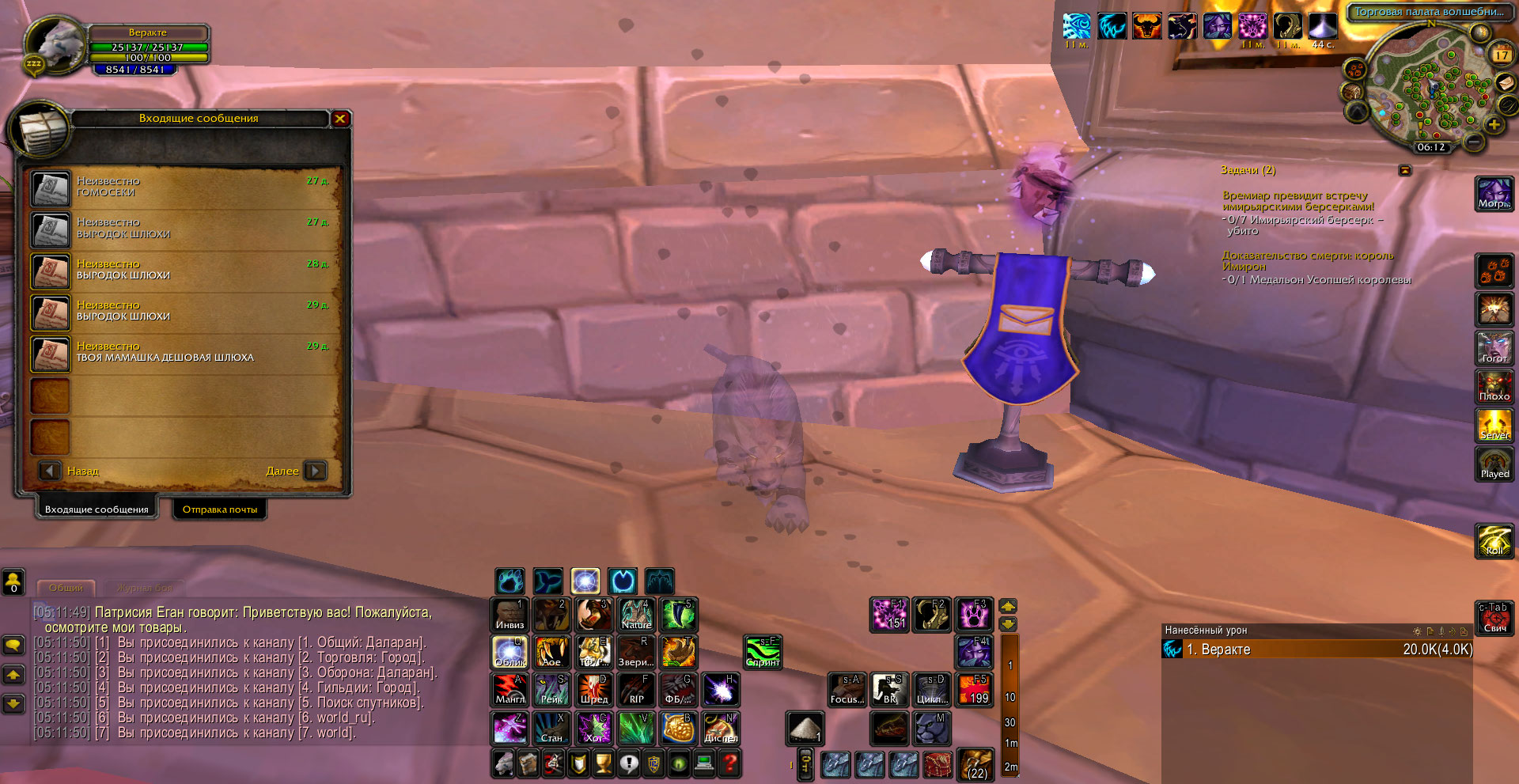Viewport: 1519px width, 784px height.
Task: Click the Played macro button
Action: click(x=1494, y=464)
